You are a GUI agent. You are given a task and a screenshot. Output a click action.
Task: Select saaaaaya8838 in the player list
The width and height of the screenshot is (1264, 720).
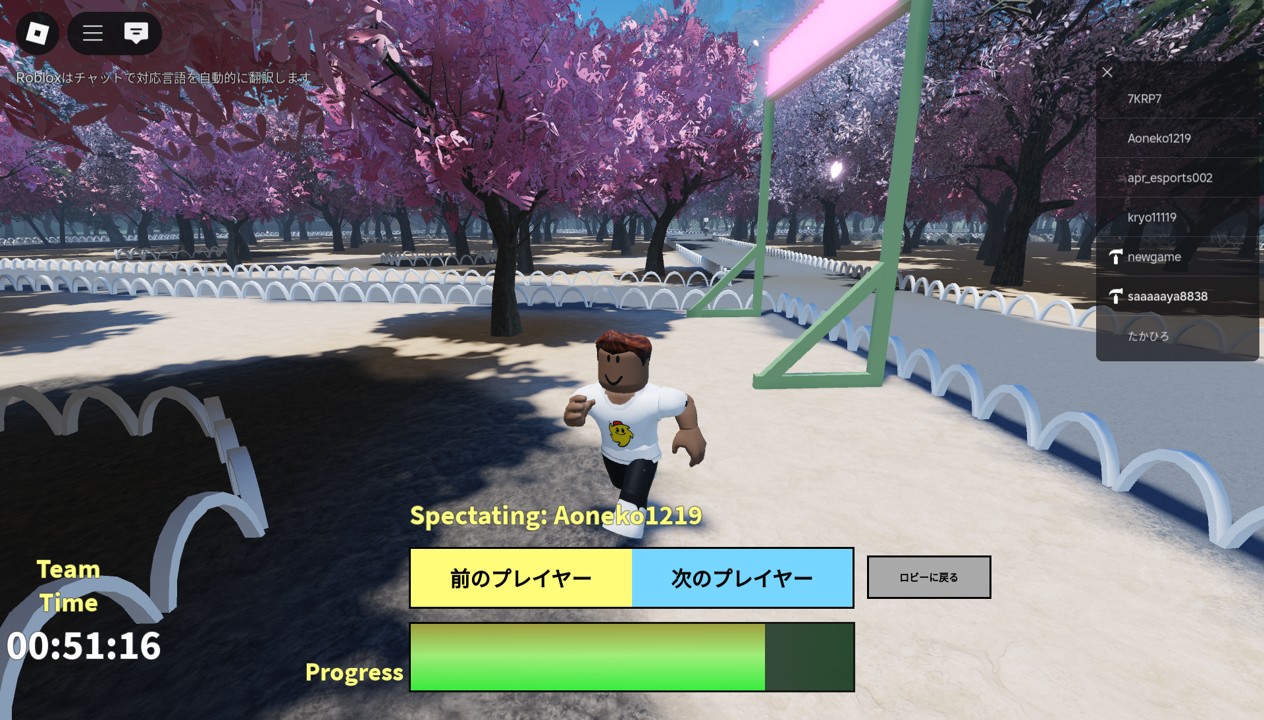(x=1167, y=297)
